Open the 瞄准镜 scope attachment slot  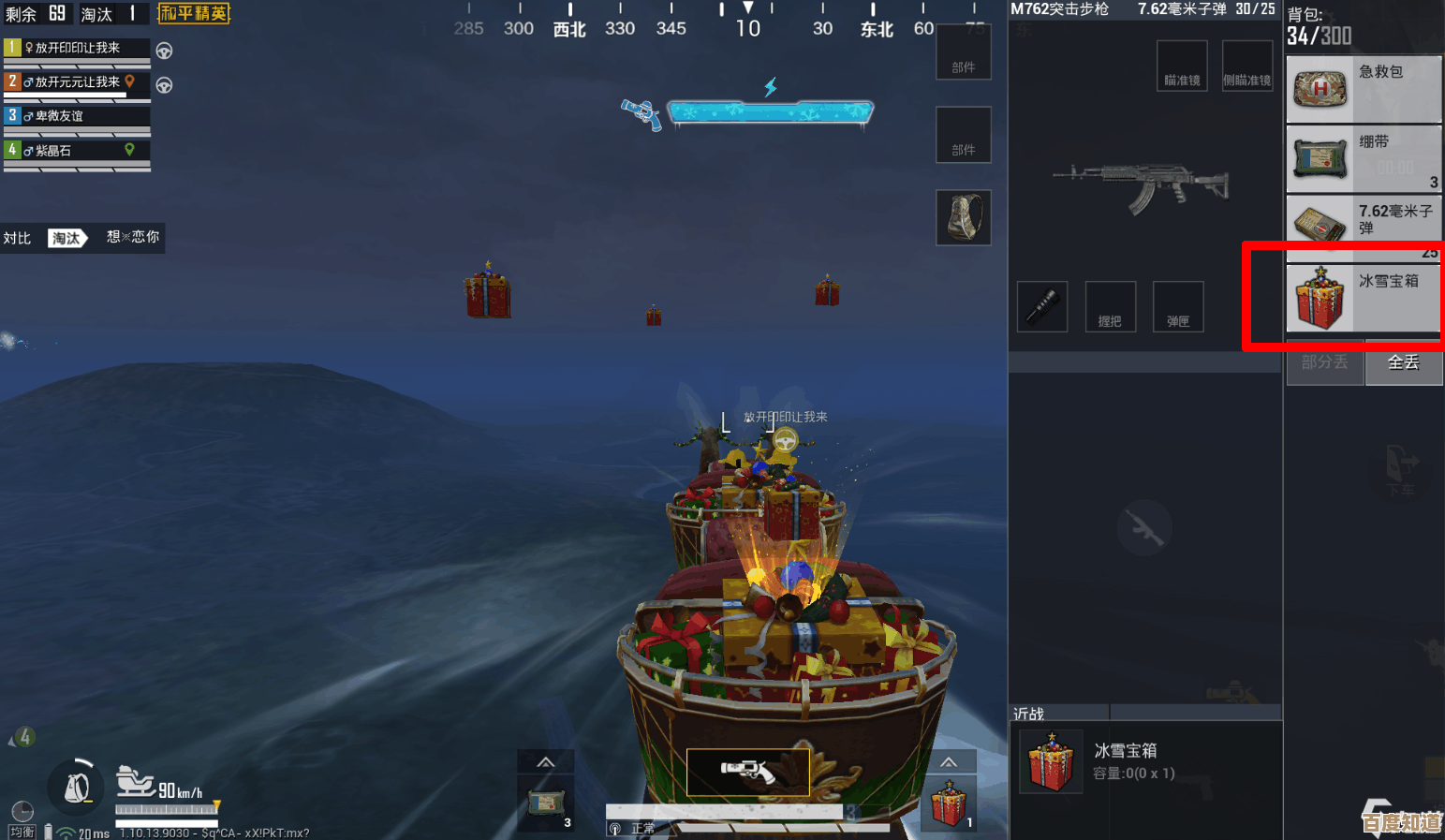point(1182,66)
